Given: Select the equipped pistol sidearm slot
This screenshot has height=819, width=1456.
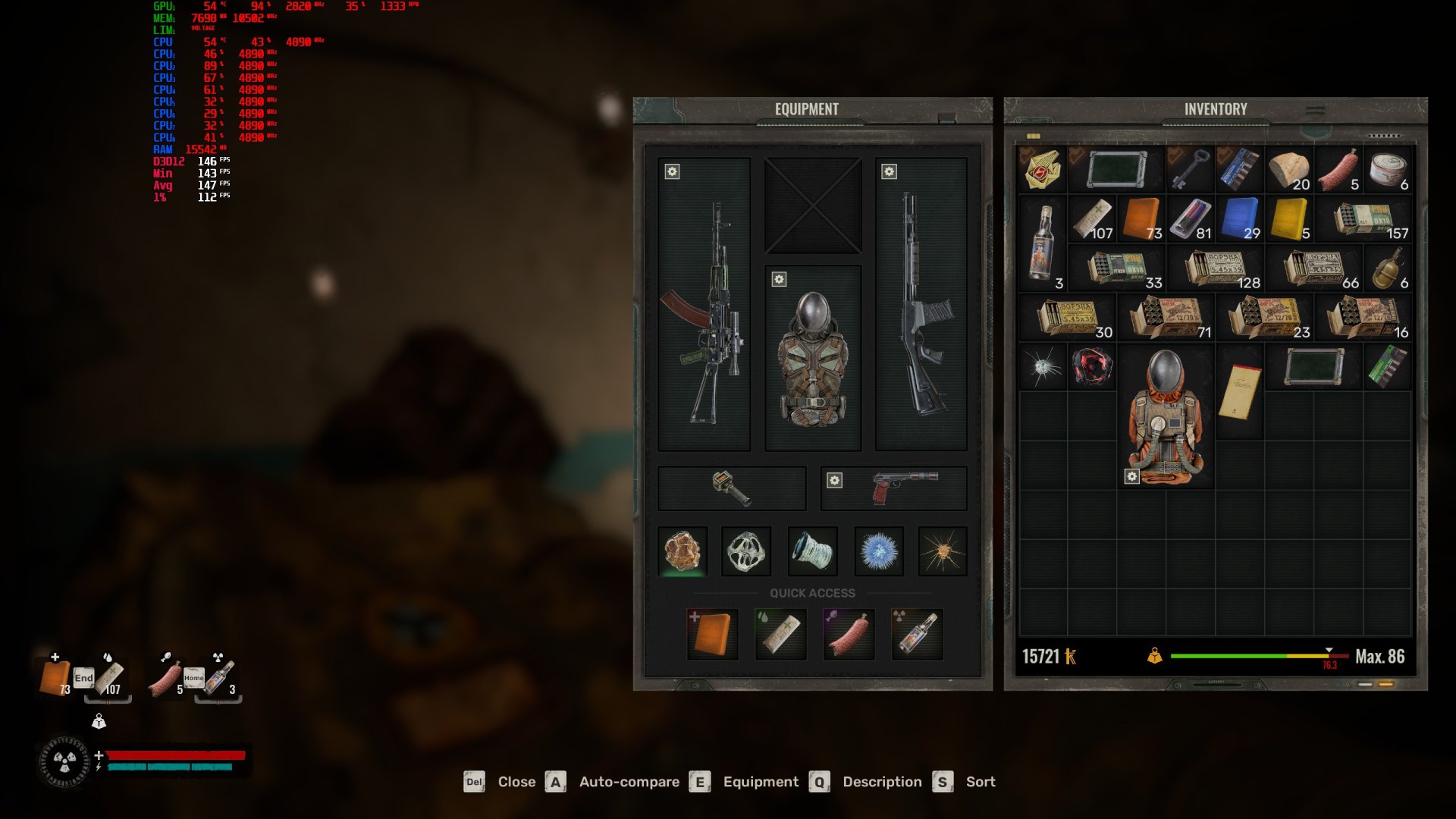Looking at the screenshot, I should click(895, 488).
